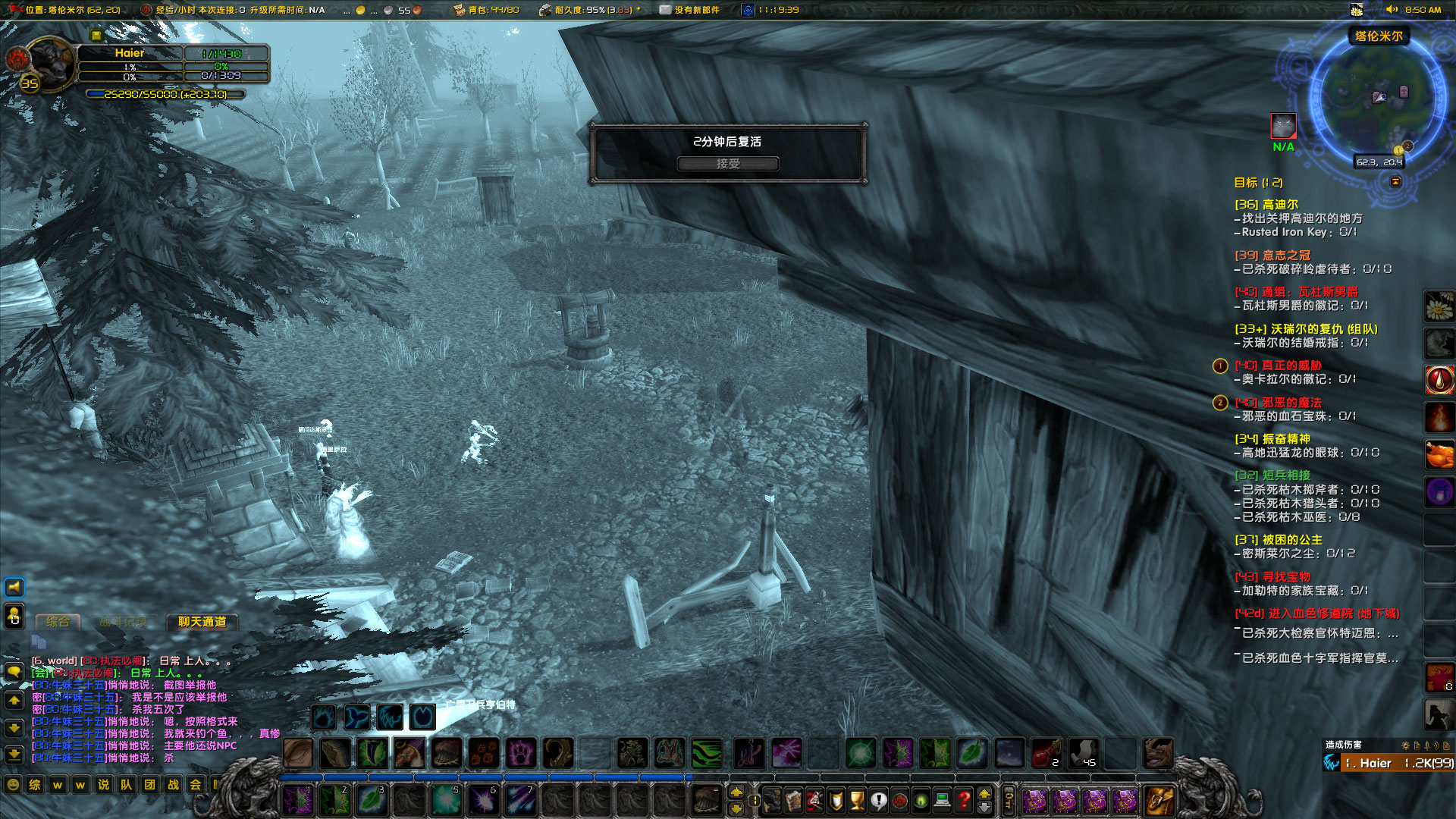This screenshot has height=819, width=1456.
Task: Open the golden trophy achievements icon
Action: [x=857, y=801]
